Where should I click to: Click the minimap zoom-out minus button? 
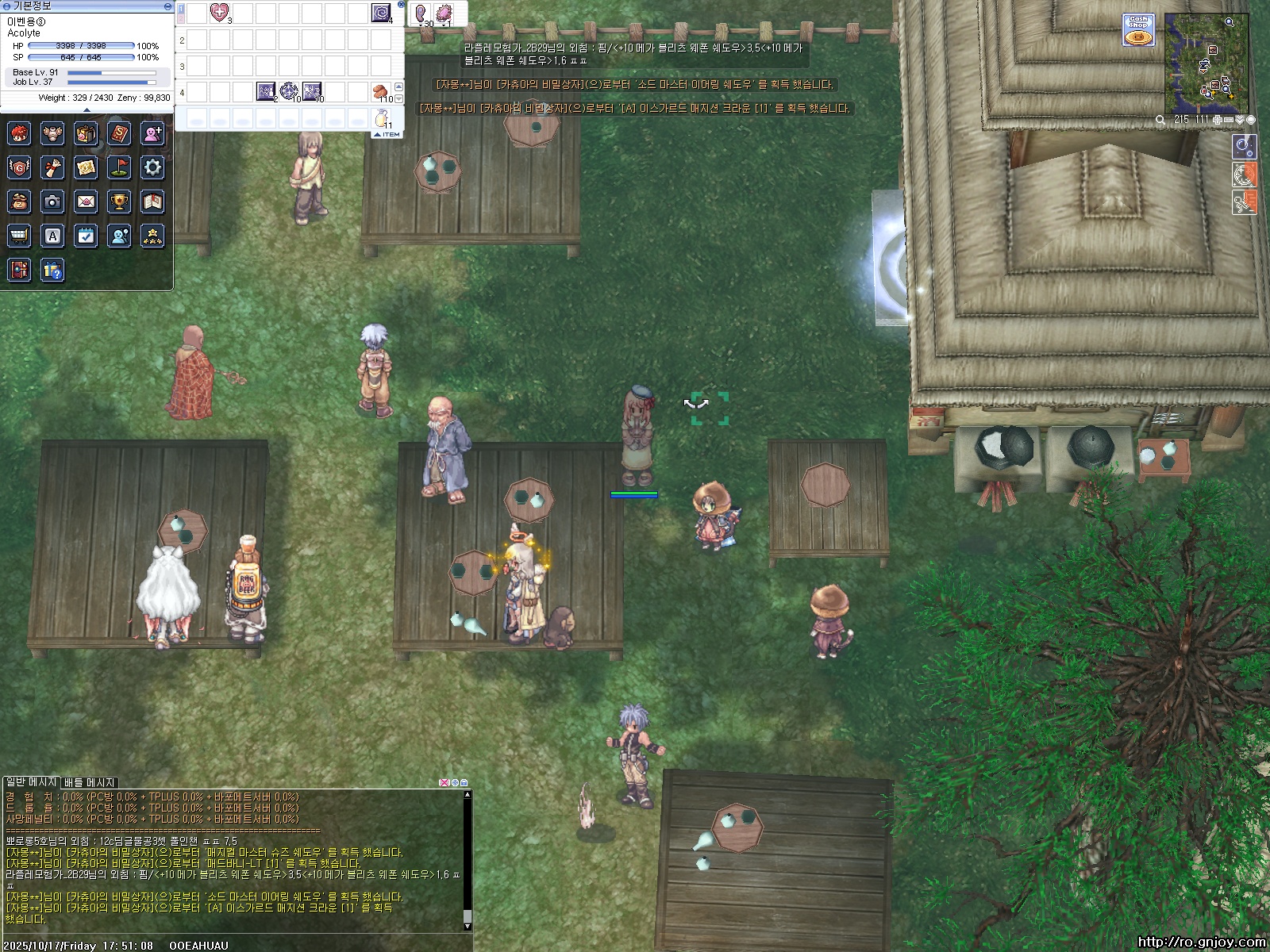coord(1229,120)
